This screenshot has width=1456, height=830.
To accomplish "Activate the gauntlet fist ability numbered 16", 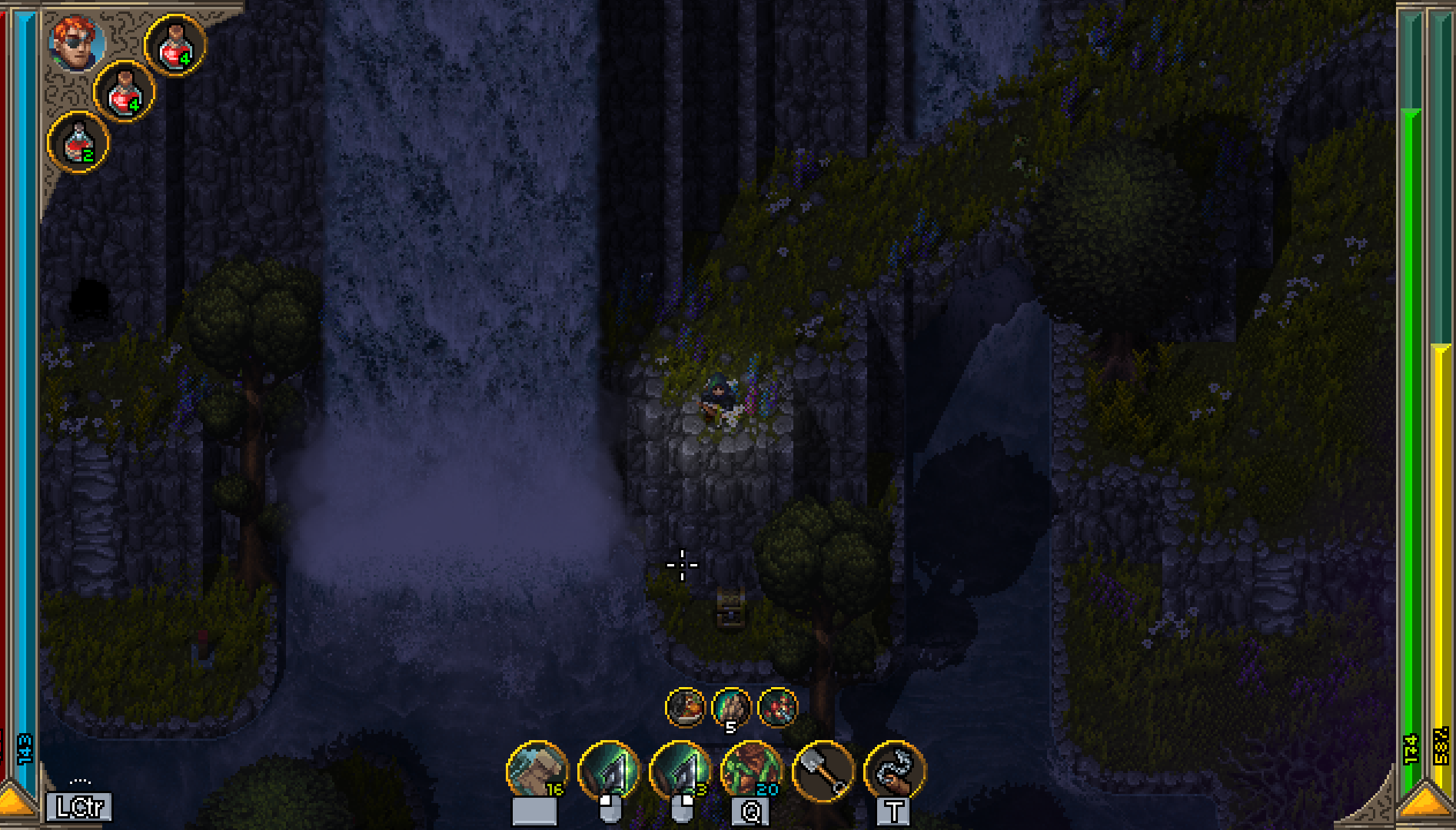I will (x=537, y=771).
